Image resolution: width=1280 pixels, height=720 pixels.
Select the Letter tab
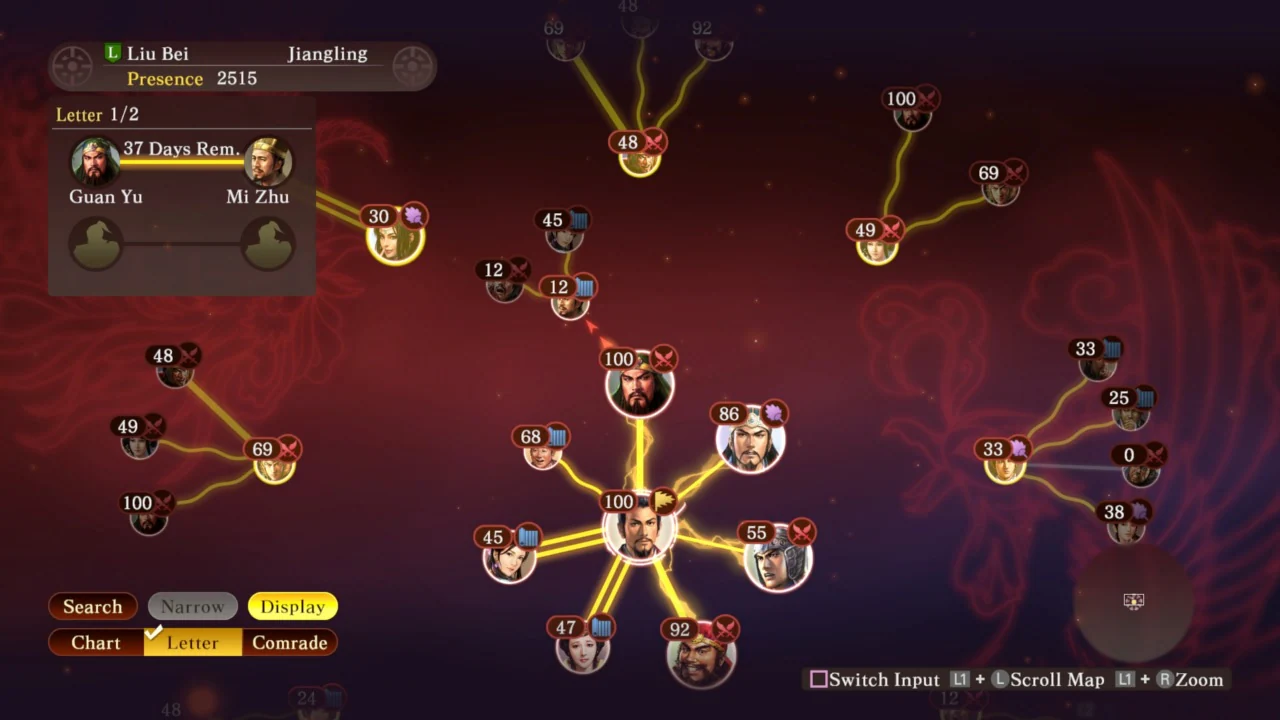(192, 642)
